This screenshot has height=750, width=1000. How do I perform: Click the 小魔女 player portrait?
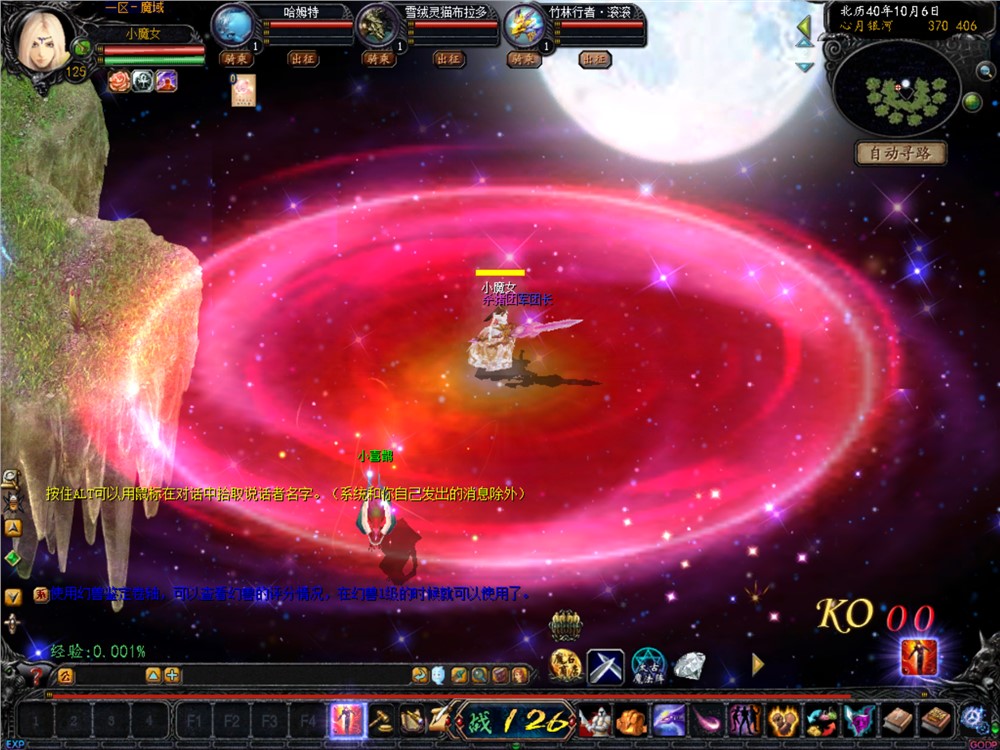coord(40,40)
